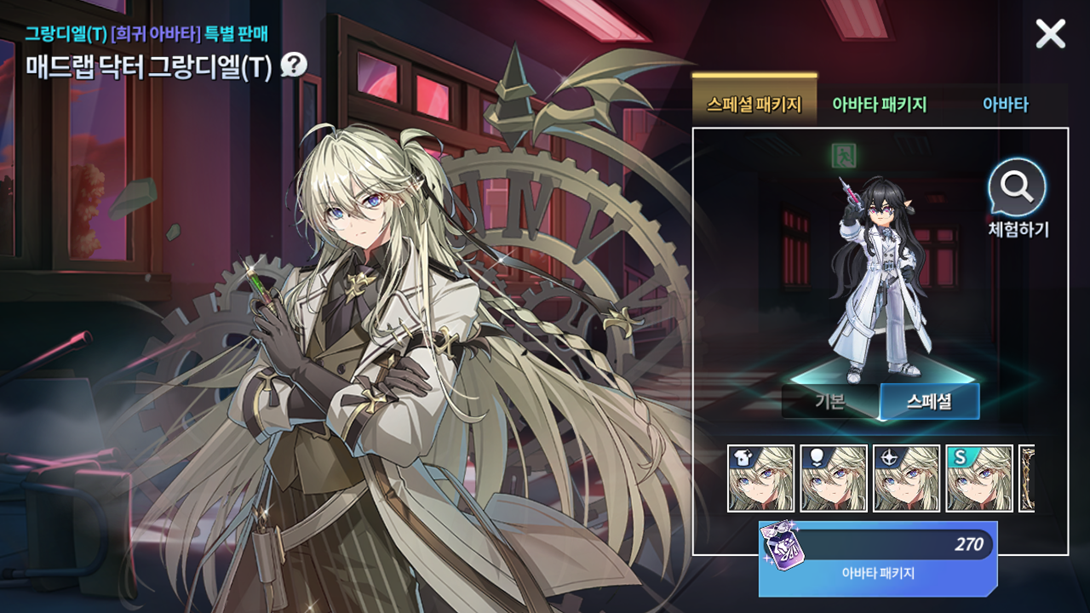
Task: Select the 아바타 tab
Action: tap(1004, 104)
